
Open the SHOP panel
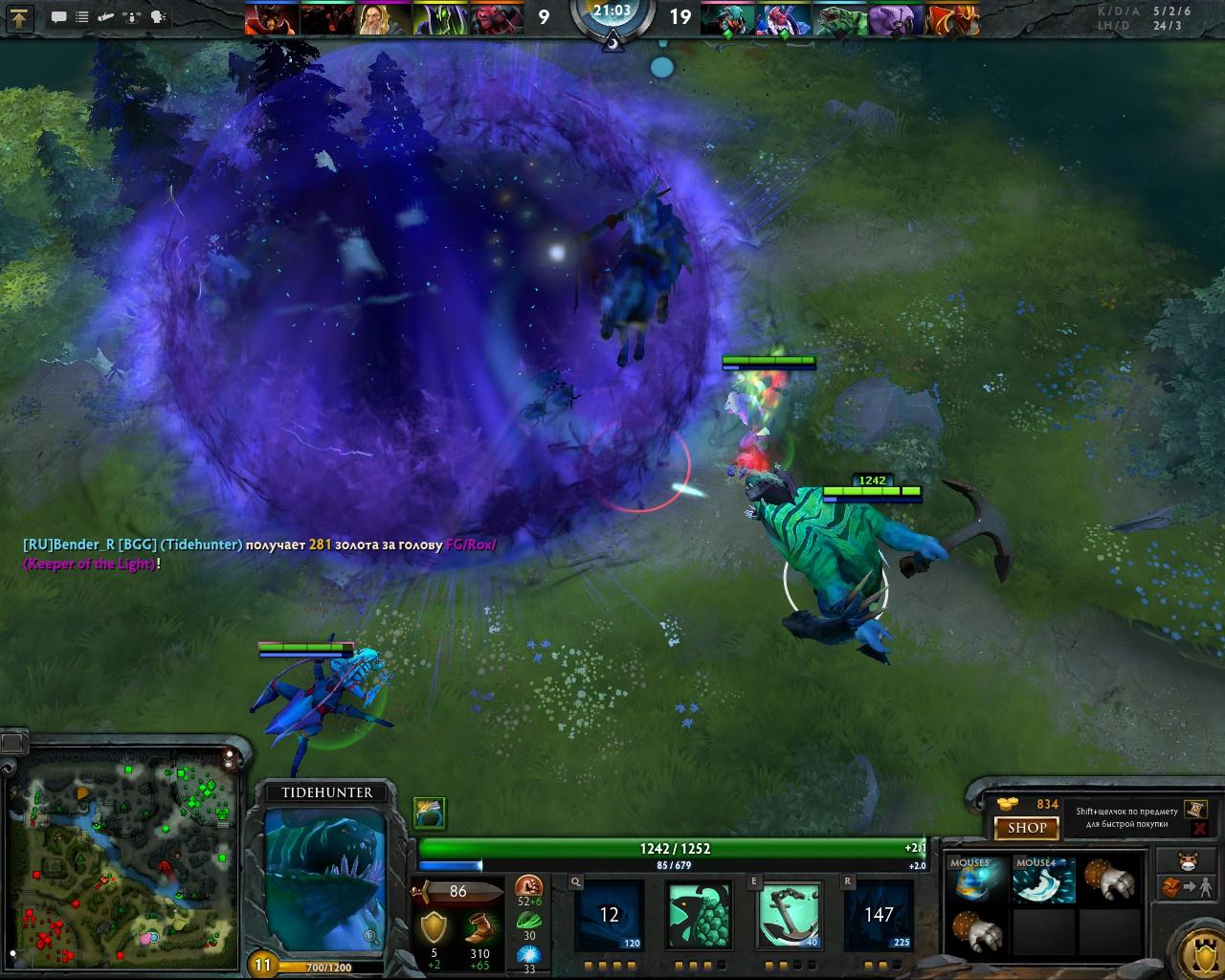click(1027, 828)
